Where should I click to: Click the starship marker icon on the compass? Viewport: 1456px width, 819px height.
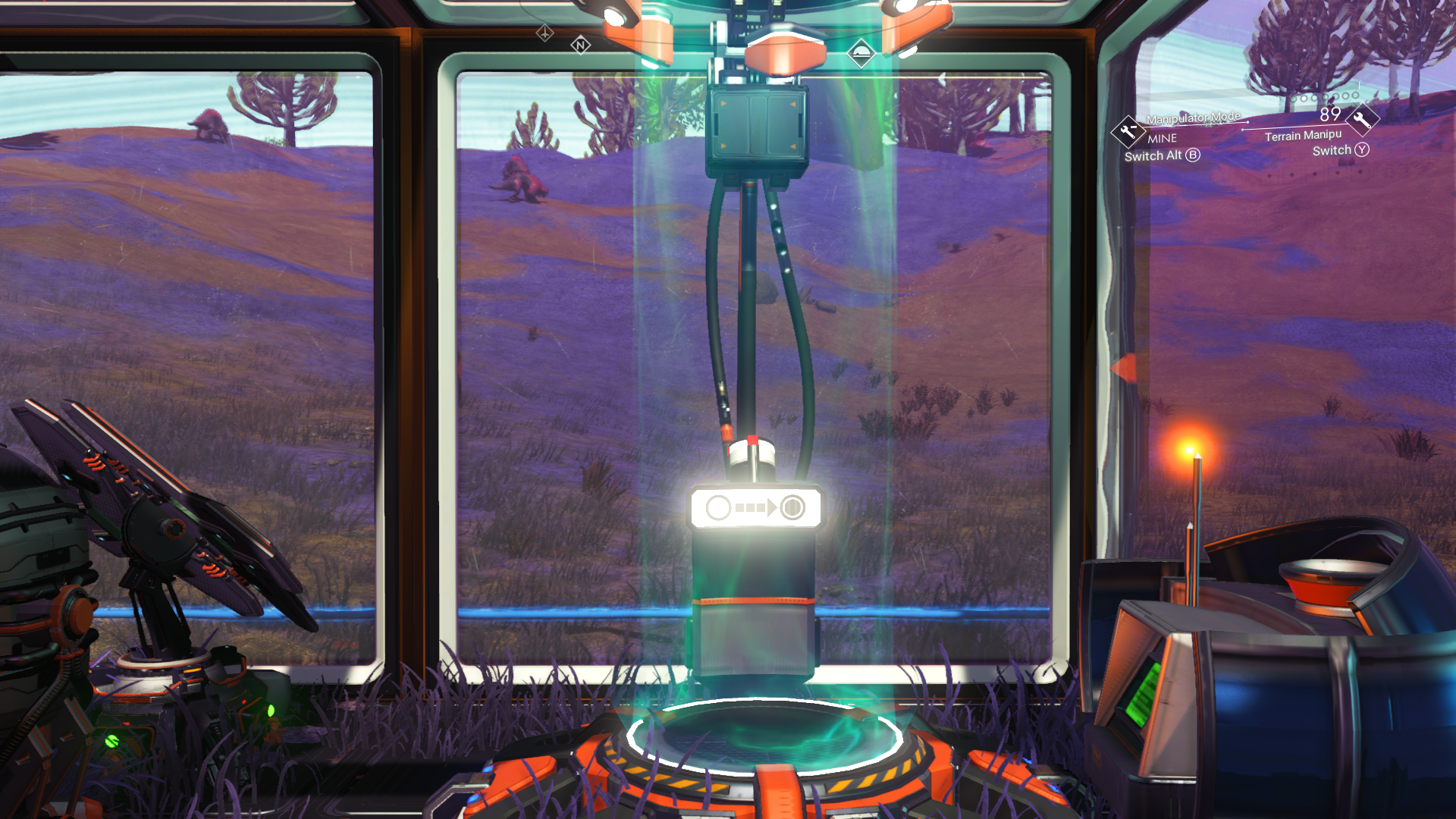click(x=544, y=33)
